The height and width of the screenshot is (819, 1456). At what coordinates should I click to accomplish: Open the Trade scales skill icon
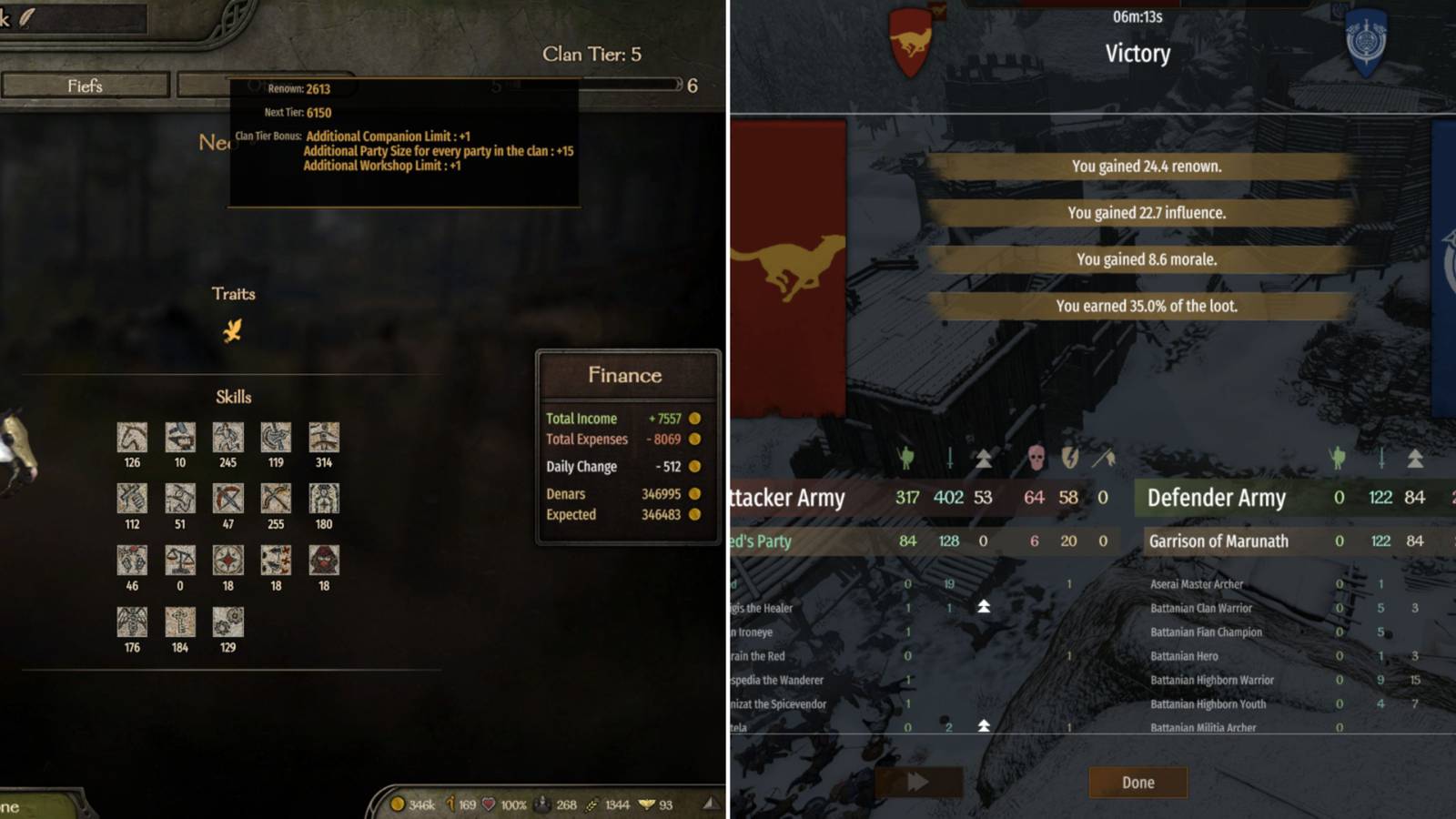point(179,562)
